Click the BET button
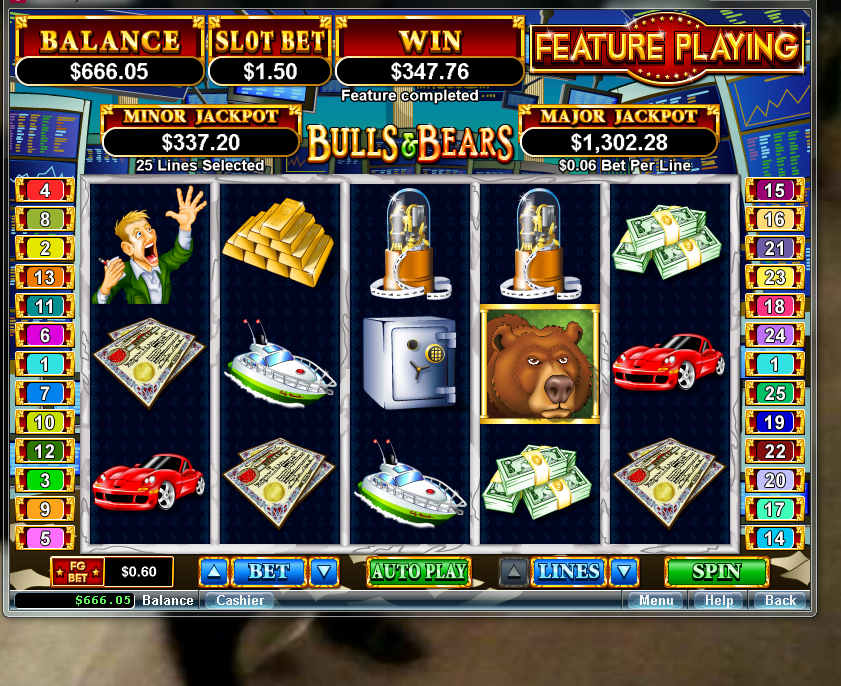Screen dimensions: 841x686 [268, 572]
